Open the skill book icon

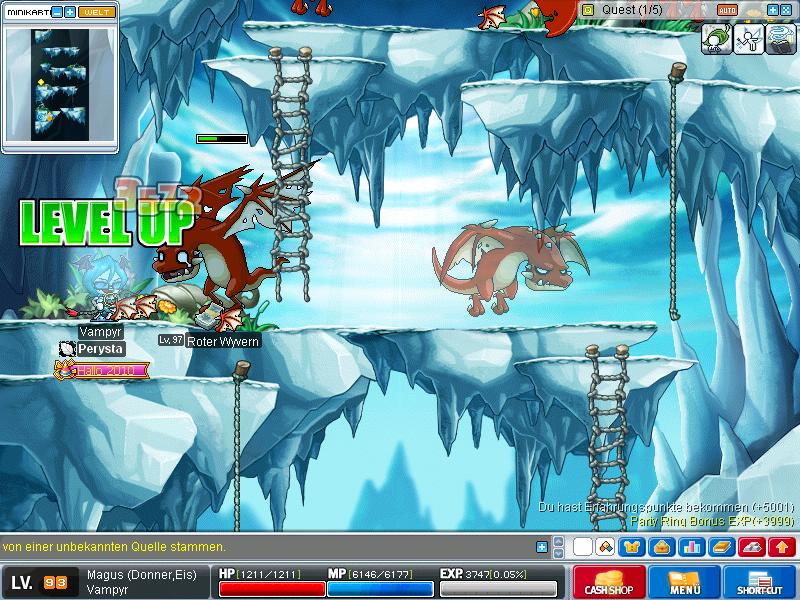[721, 547]
